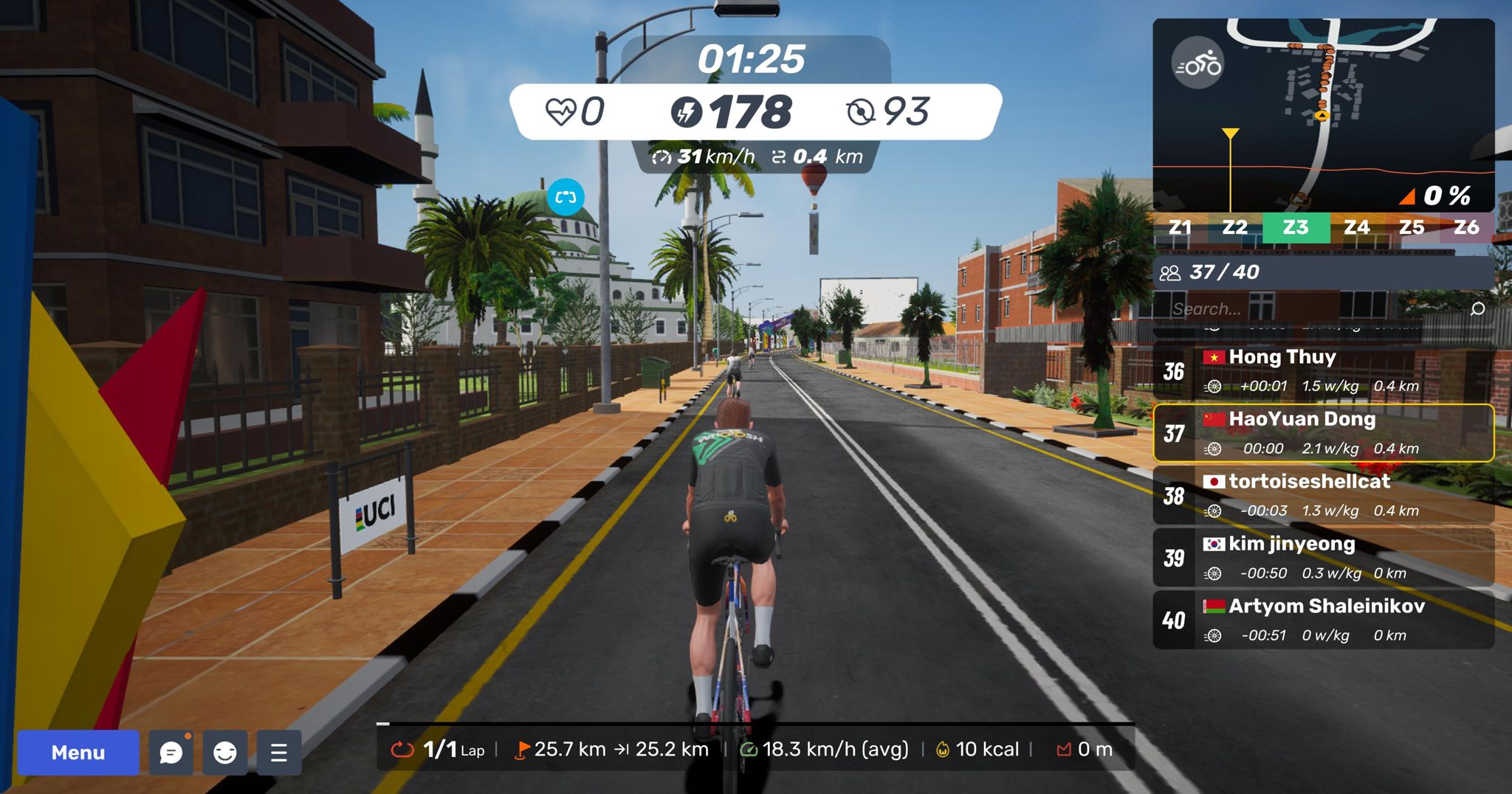
Task: Open the blue Menu button
Action: pyautogui.click(x=78, y=752)
